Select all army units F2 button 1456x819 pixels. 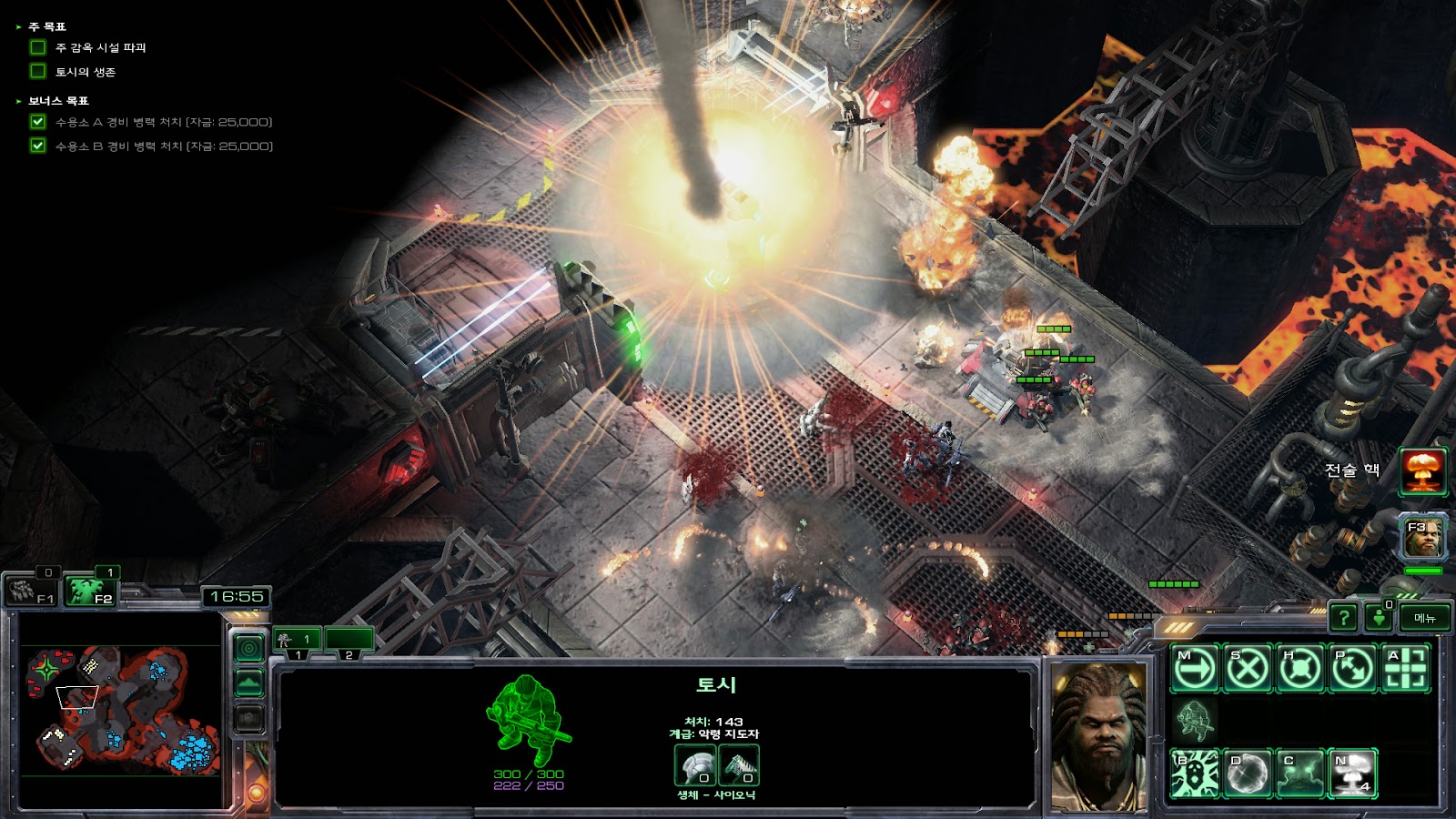click(91, 591)
